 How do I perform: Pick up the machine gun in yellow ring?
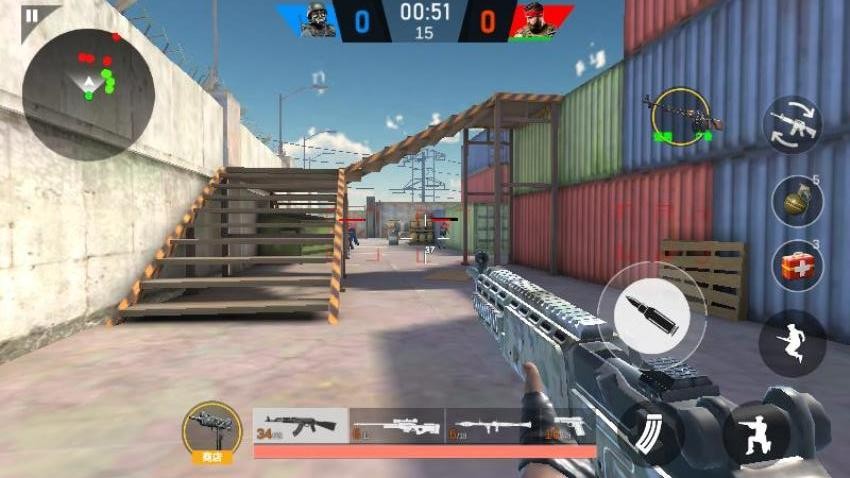click(x=682, y=116)
